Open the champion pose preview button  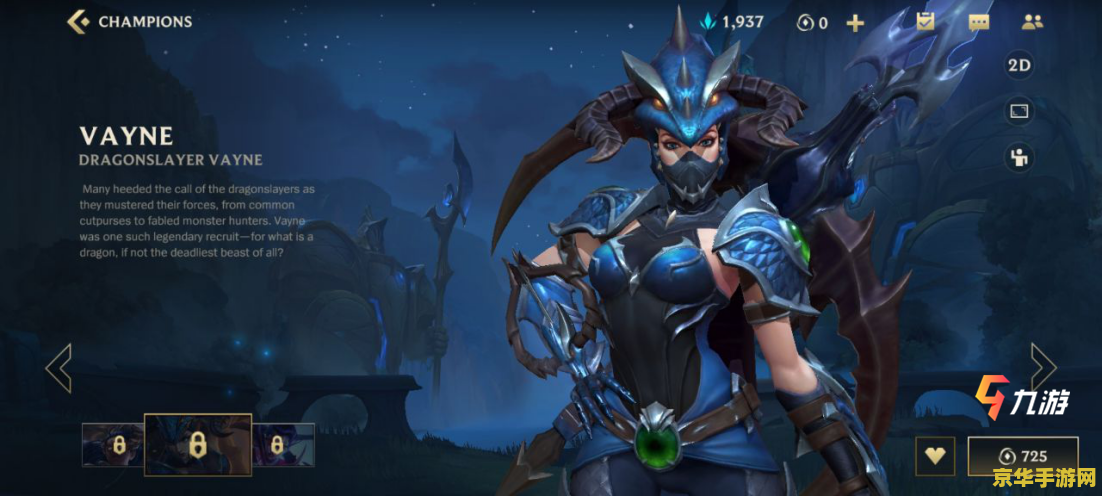pos(1019,157)
